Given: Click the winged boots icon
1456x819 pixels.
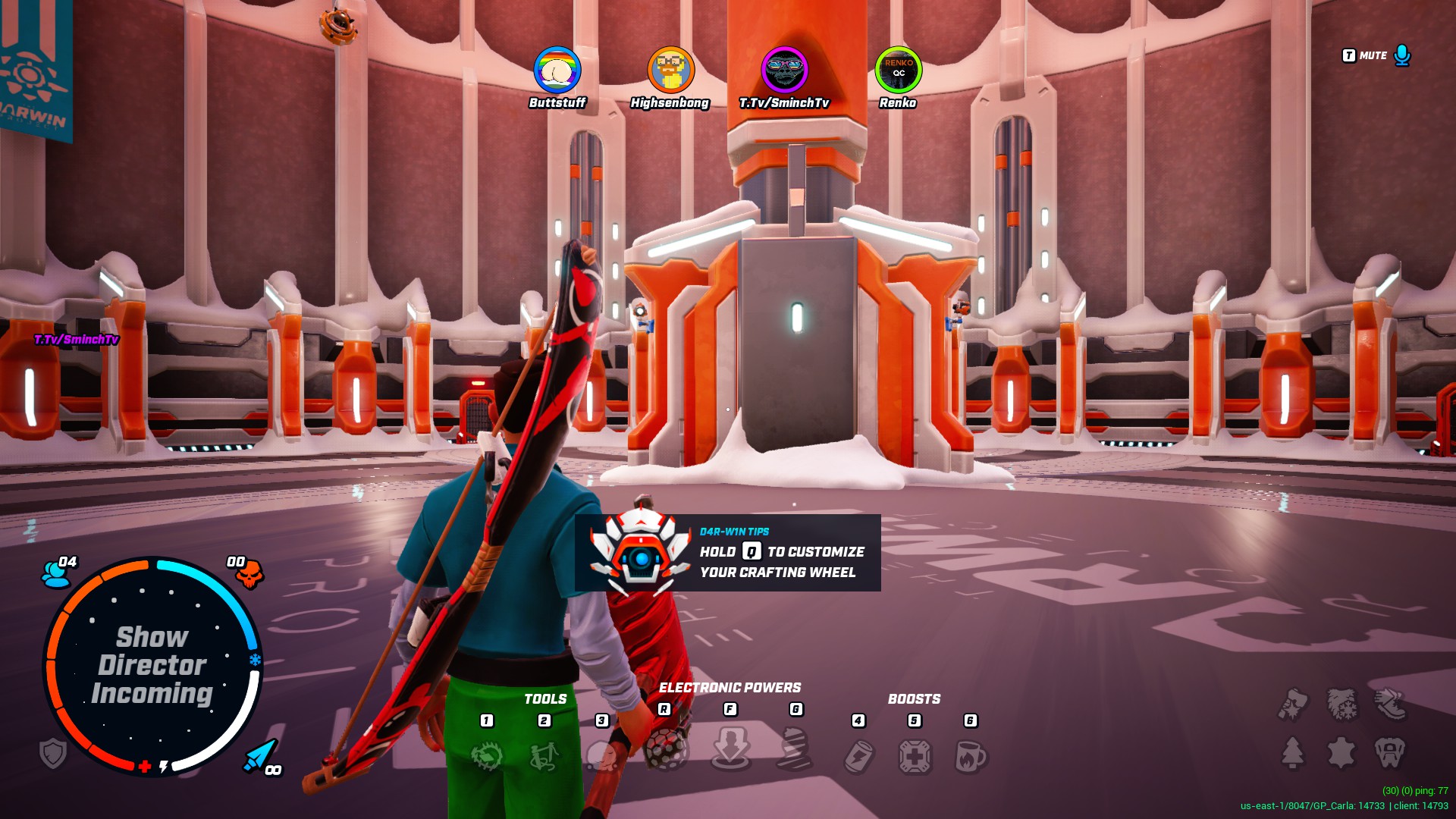Looking at the screenshot, I should tap(1390, 704).
